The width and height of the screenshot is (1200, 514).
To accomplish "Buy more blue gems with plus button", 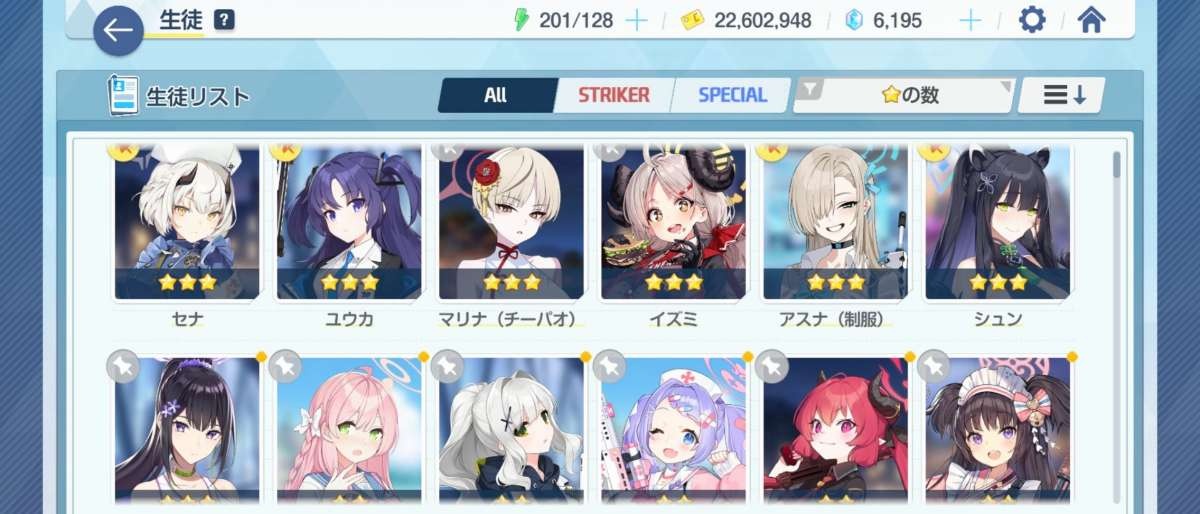I will coord(969,20).
